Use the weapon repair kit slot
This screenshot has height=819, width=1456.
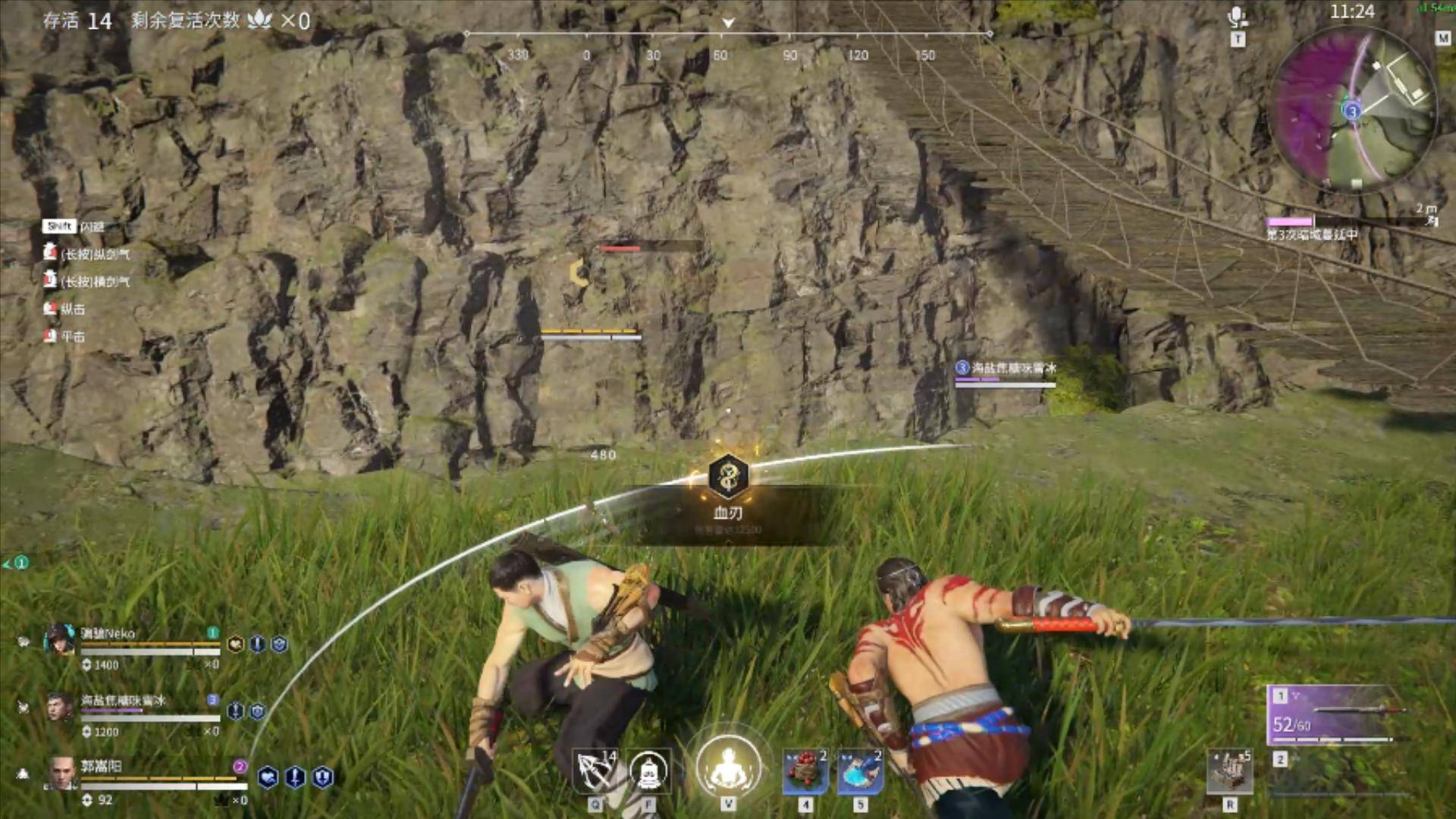tap(1229, 773)
